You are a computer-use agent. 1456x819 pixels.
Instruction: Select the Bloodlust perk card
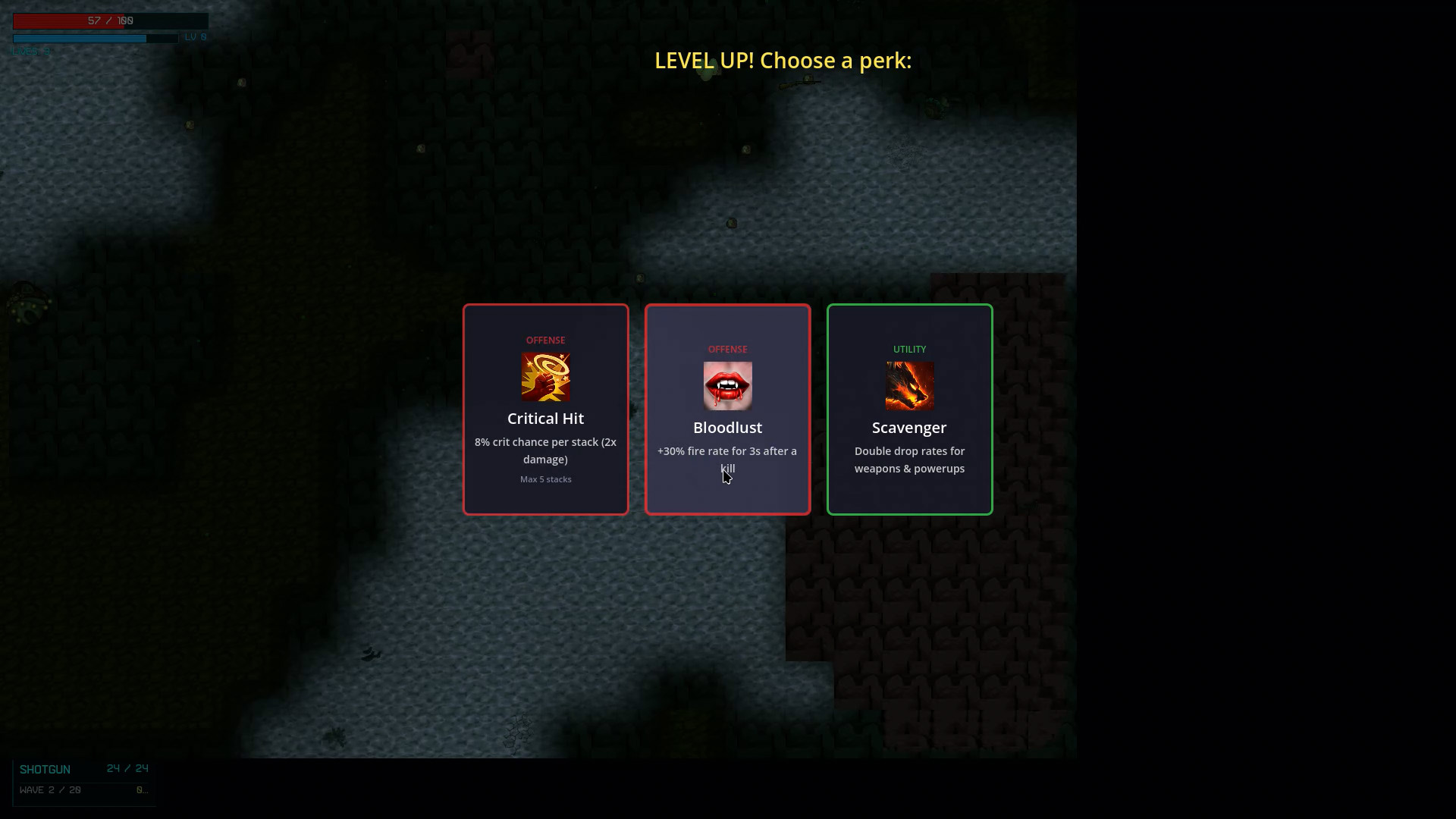(727, 409)
